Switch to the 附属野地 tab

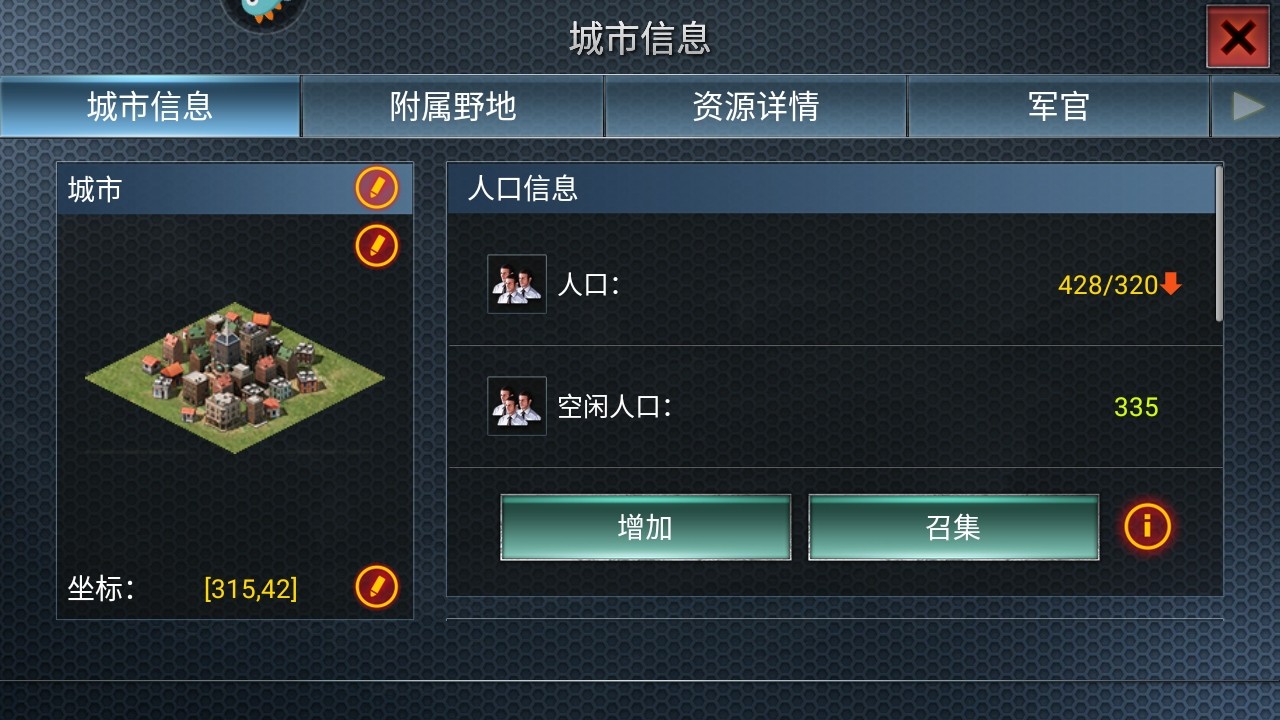[452, 107]
